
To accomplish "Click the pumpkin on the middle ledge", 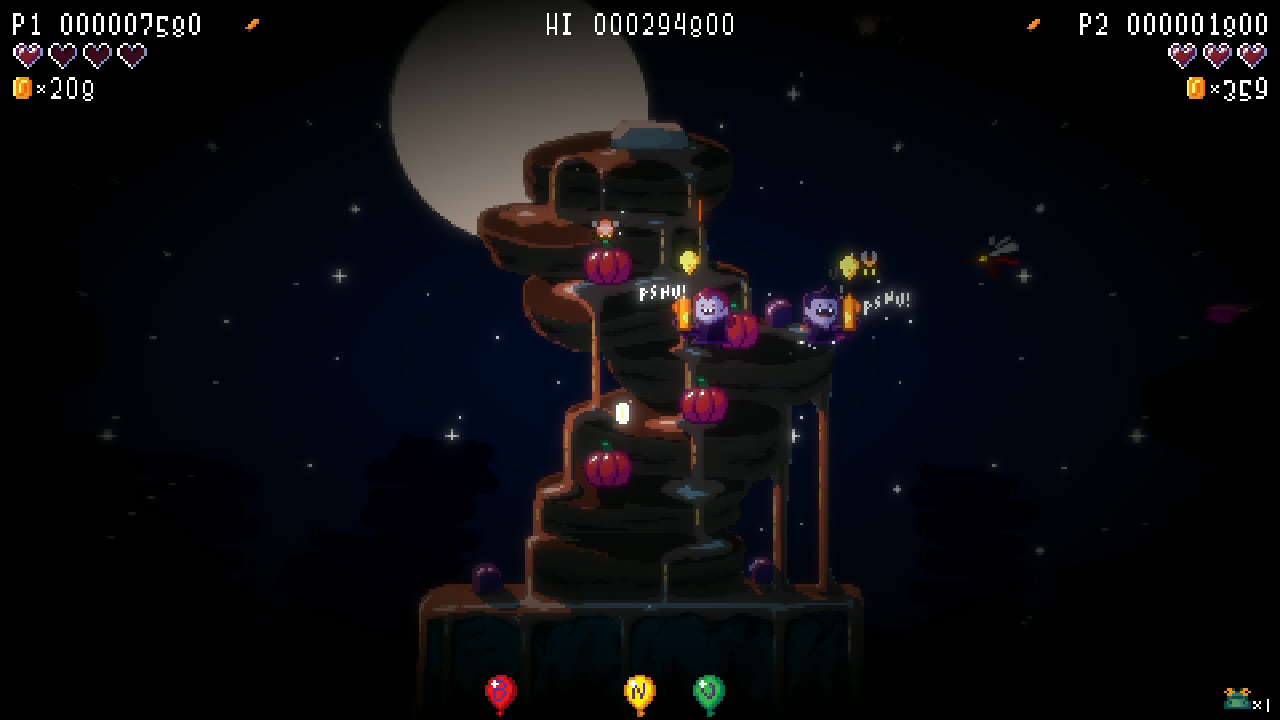I will pyautogui.click(x=703, y=407).
